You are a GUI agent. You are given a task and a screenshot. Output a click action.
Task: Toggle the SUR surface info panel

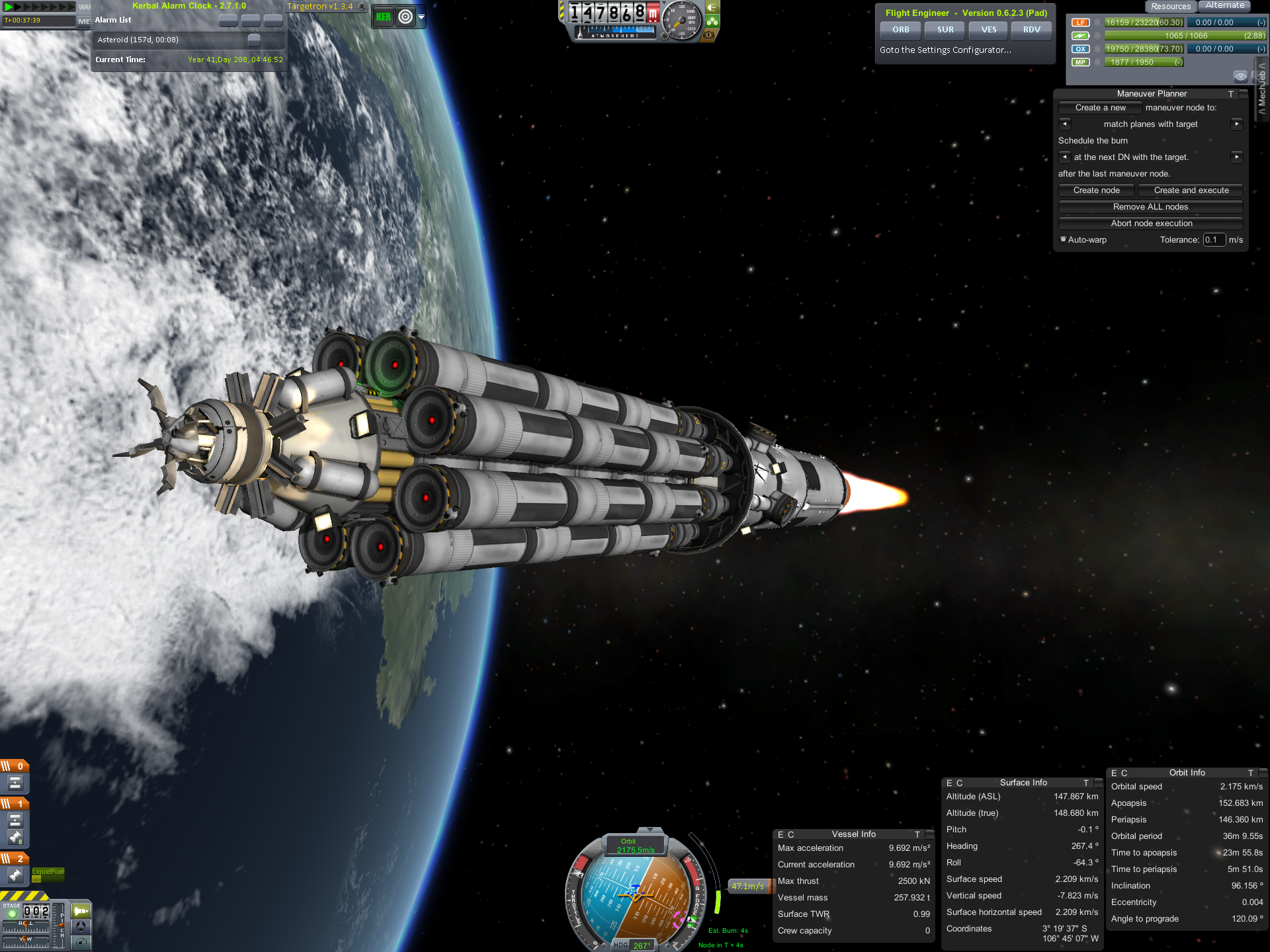click(945, 30)
